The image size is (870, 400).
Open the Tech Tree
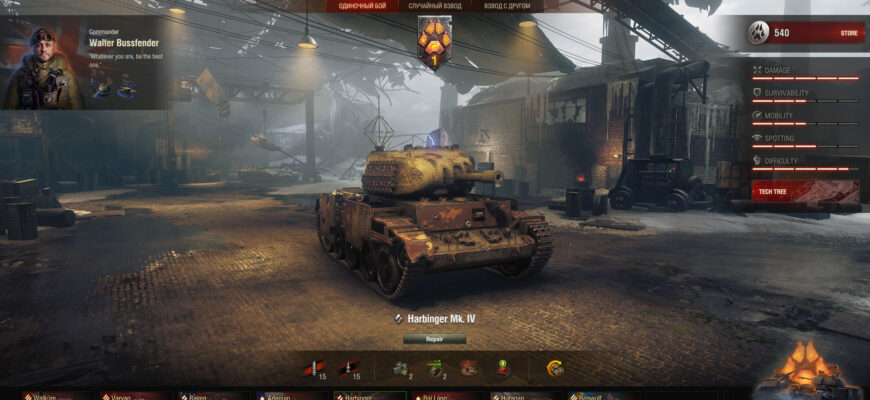click(x=805, y=190)
